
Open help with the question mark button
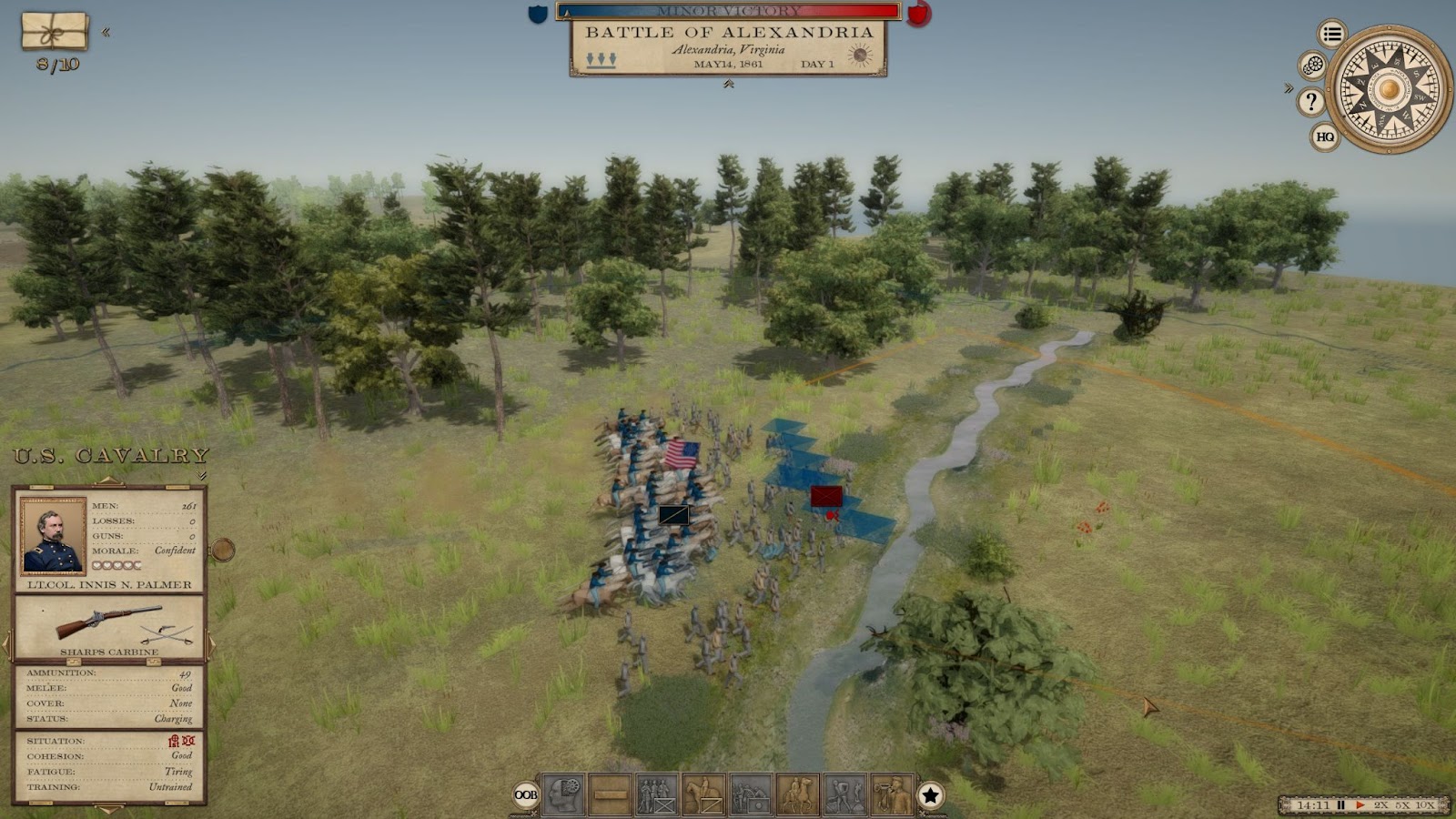1310,101
